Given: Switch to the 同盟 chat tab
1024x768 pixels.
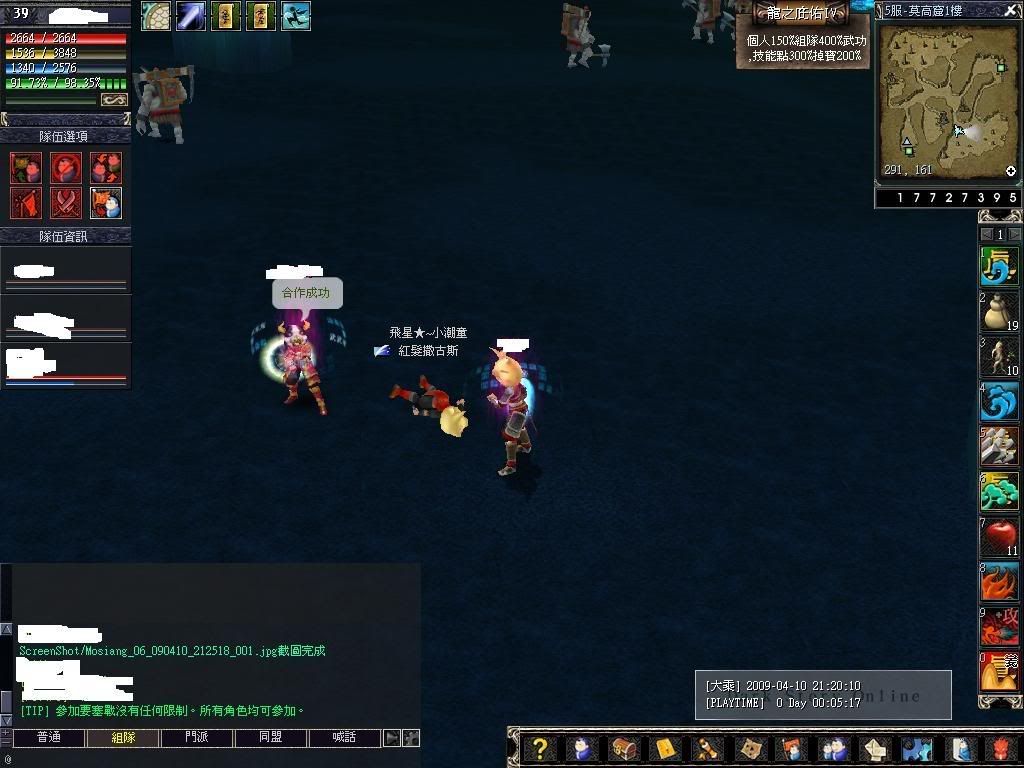Looking at the screenshot, I should tap(270, 738).
